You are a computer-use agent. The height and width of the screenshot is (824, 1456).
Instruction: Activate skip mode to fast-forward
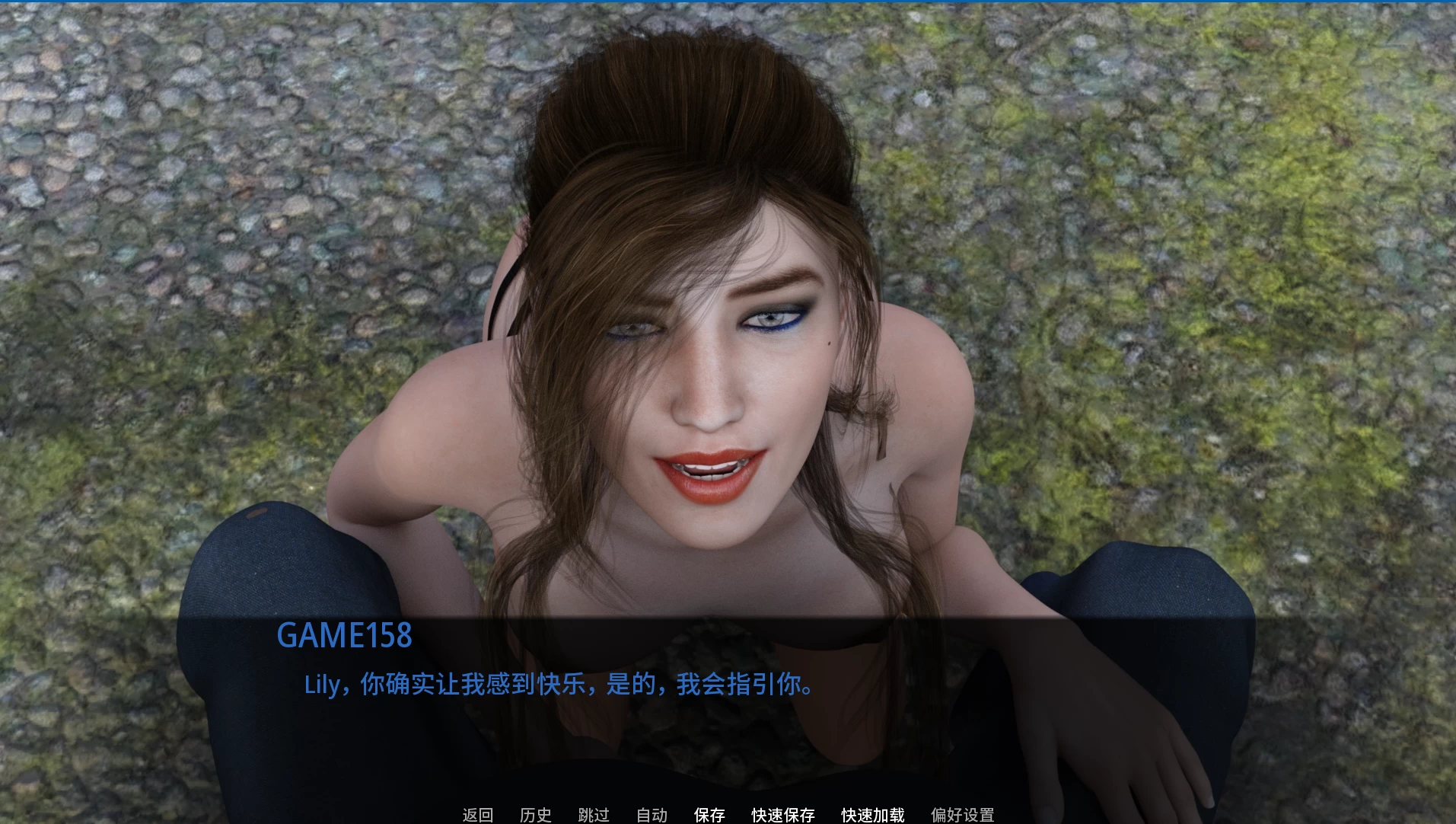tap(594, 815)
